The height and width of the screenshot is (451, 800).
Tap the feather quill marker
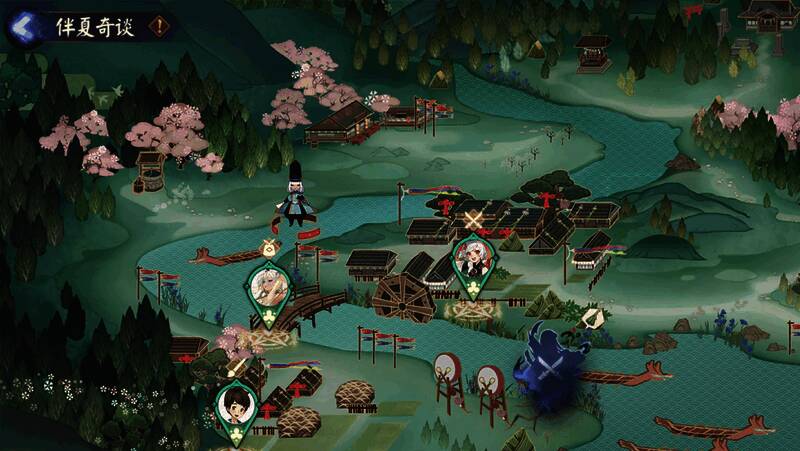pos(592,317)
